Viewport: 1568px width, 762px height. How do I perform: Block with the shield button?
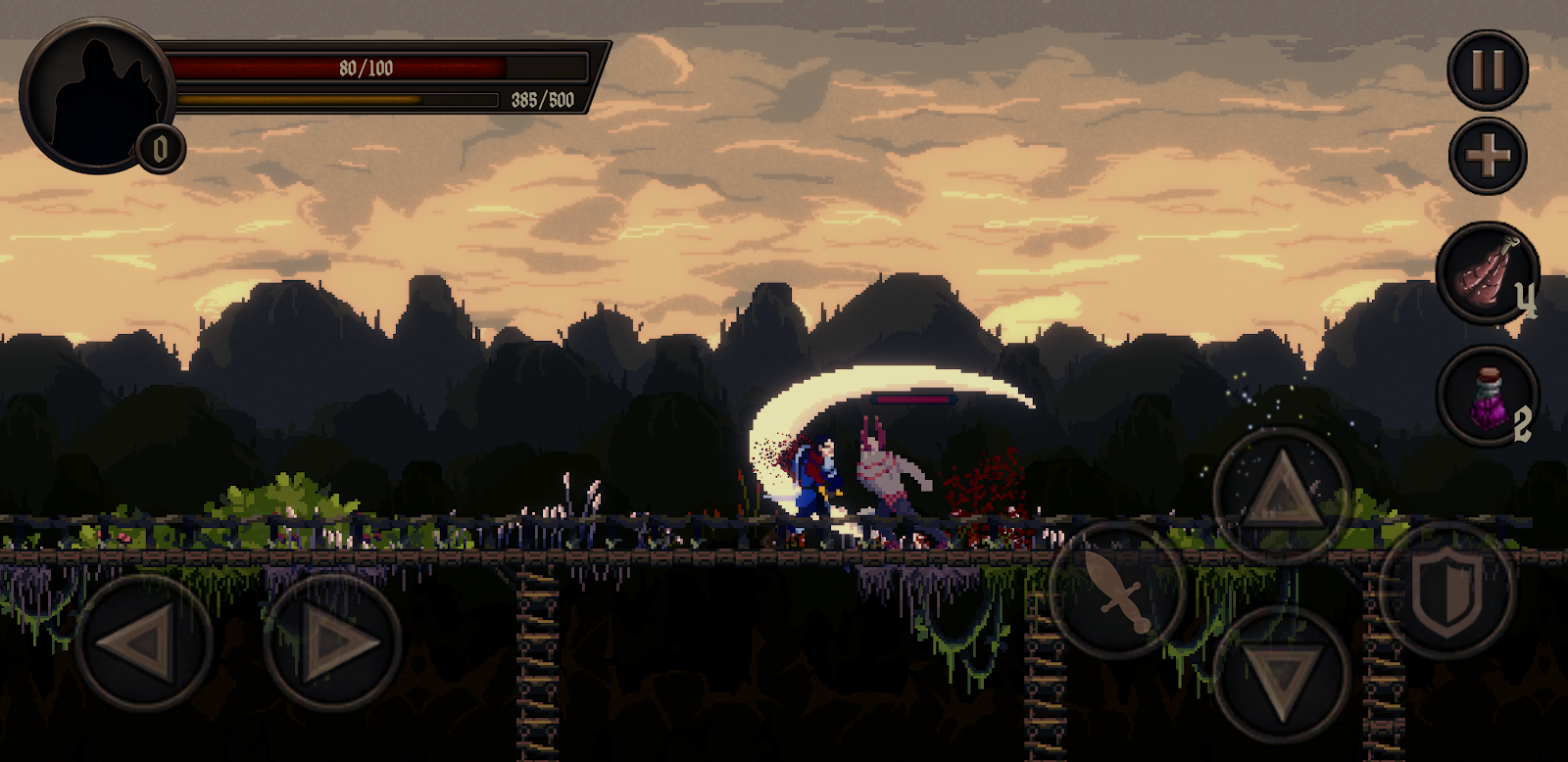(x=1447, y=591)
